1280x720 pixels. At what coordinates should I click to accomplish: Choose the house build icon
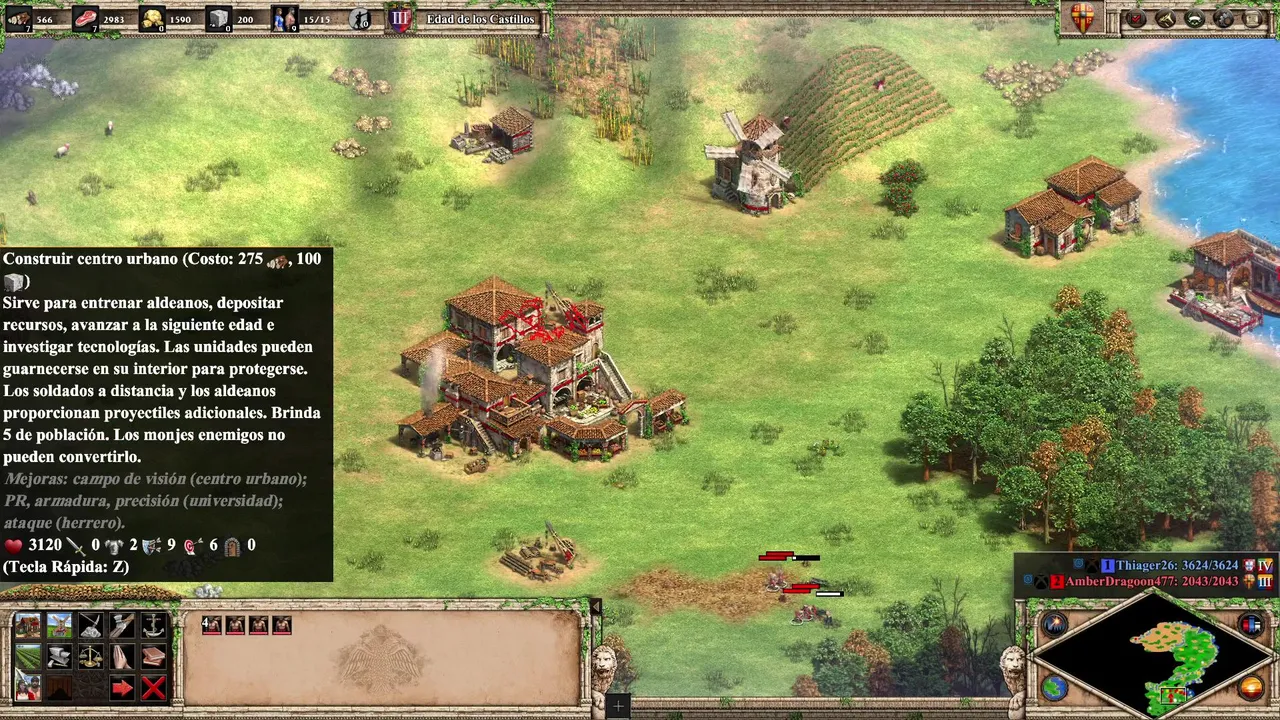coord(28,626)
